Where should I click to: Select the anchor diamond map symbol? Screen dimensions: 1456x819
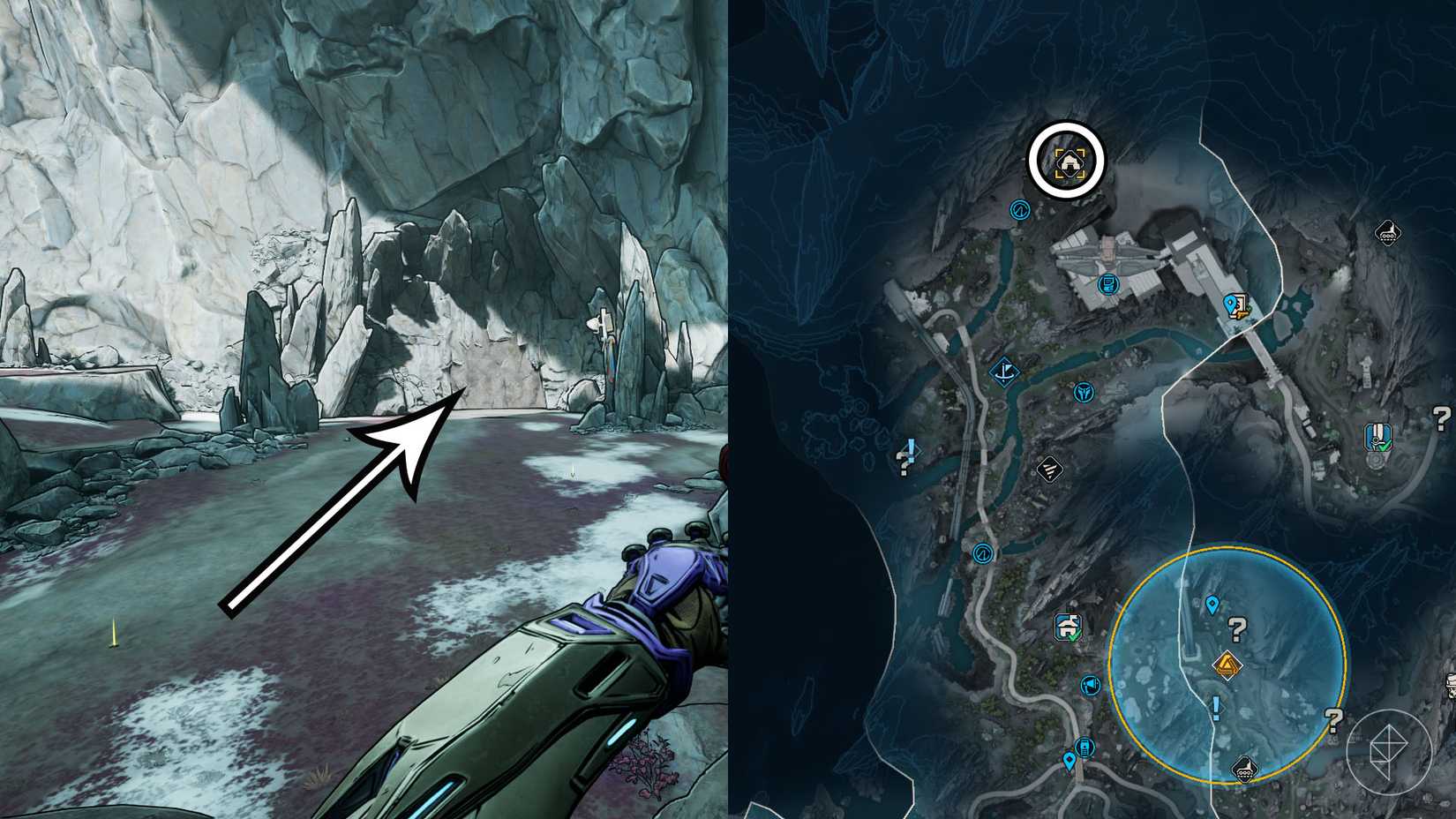pos(1006,371)
